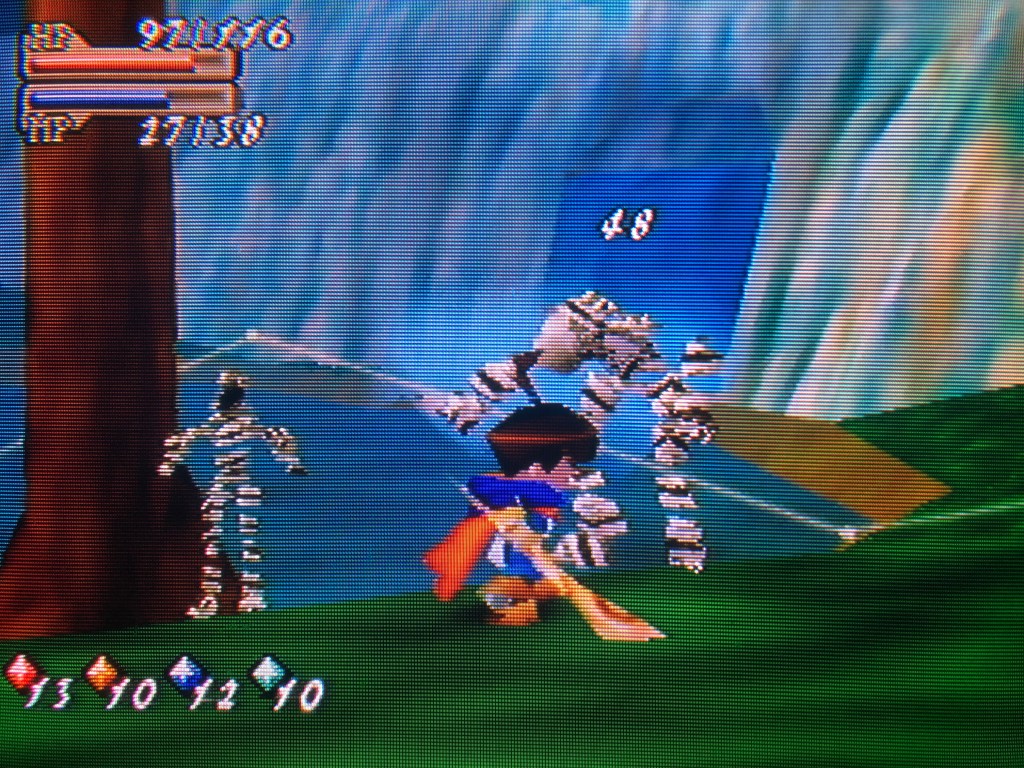This screenshot has height=768, width=1024.
Task: Pick the teal gem icon
Action: coord(266,674)
